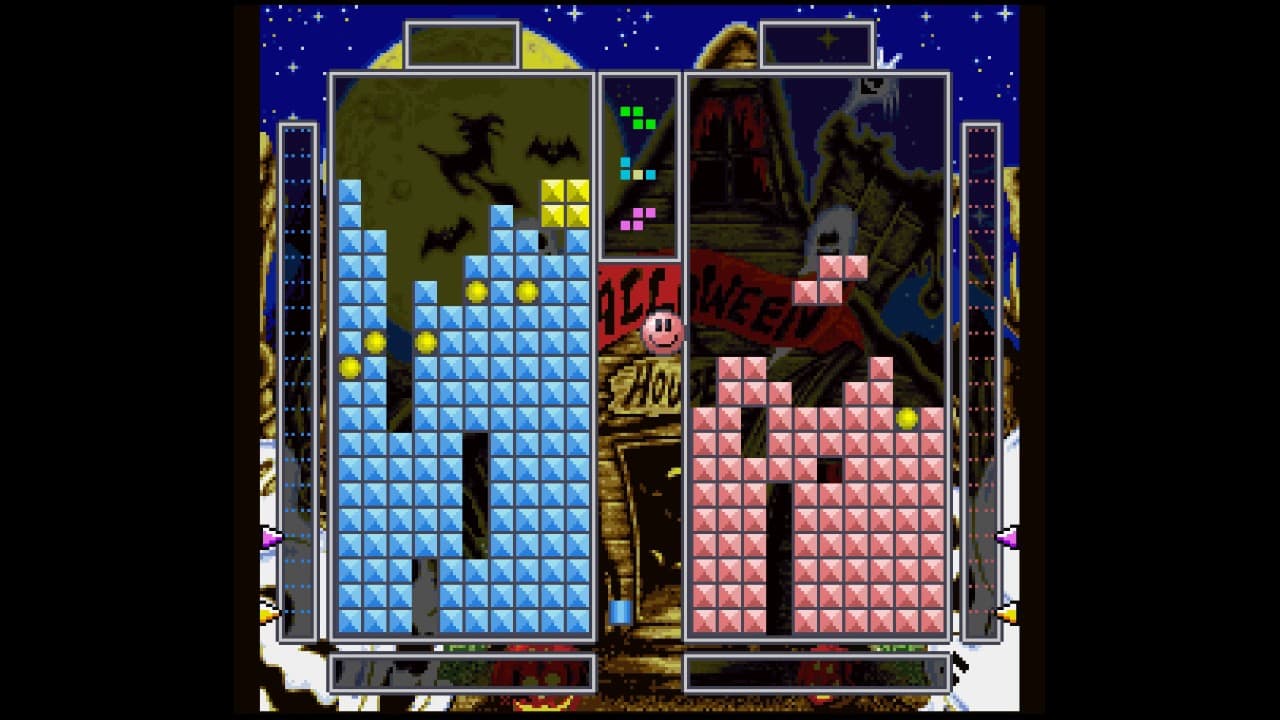1280x720 pixels.
Task: Click the yellow bomb block on the right field
Action: 908,420
